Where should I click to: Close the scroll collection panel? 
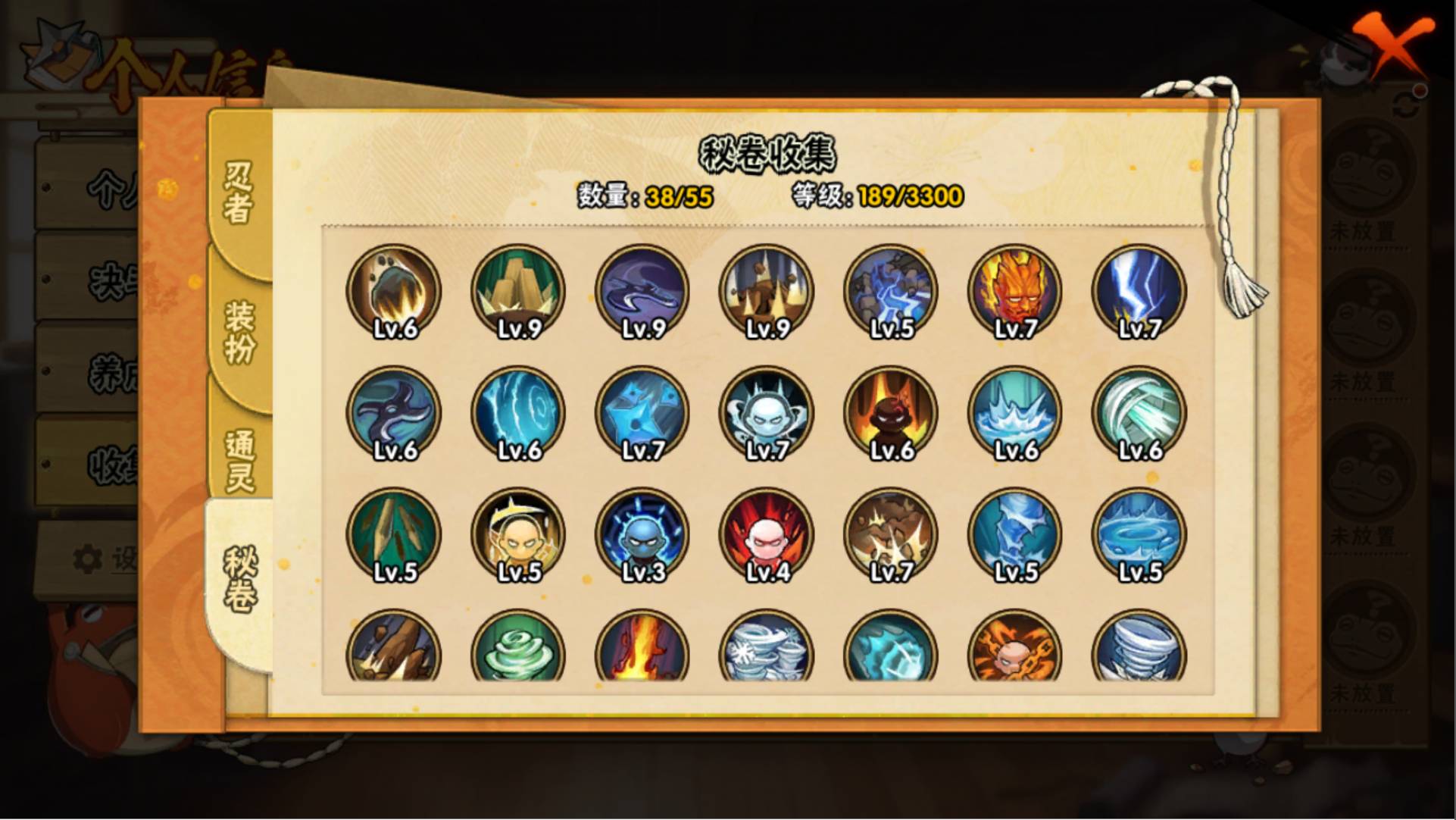point(1392,47)
